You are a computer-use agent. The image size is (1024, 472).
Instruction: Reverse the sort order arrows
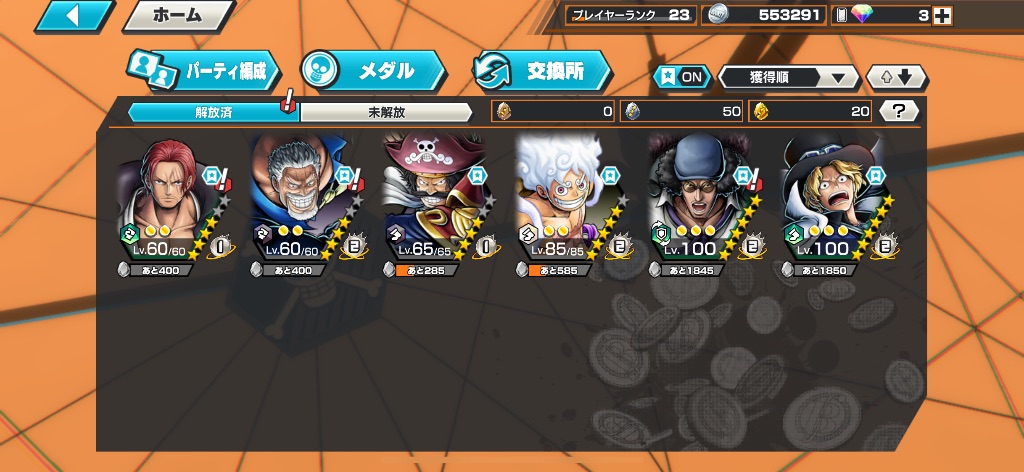pos(897,77)
